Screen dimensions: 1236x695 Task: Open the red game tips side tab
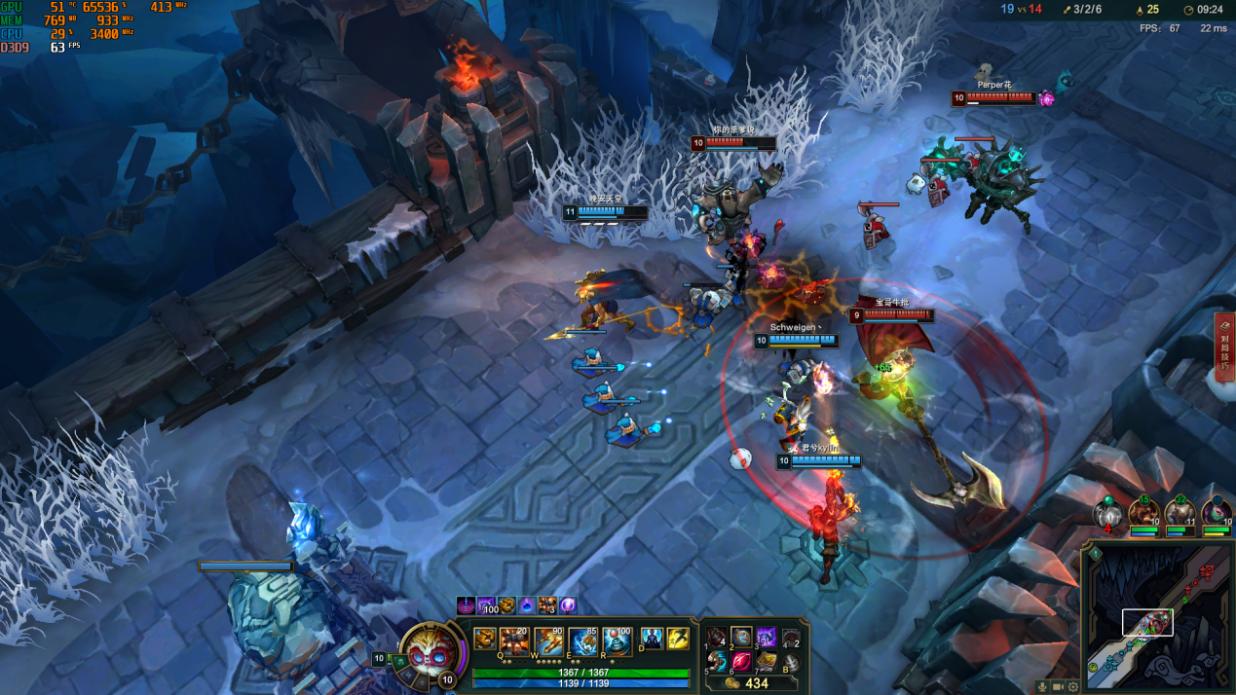click(1225, 345)
